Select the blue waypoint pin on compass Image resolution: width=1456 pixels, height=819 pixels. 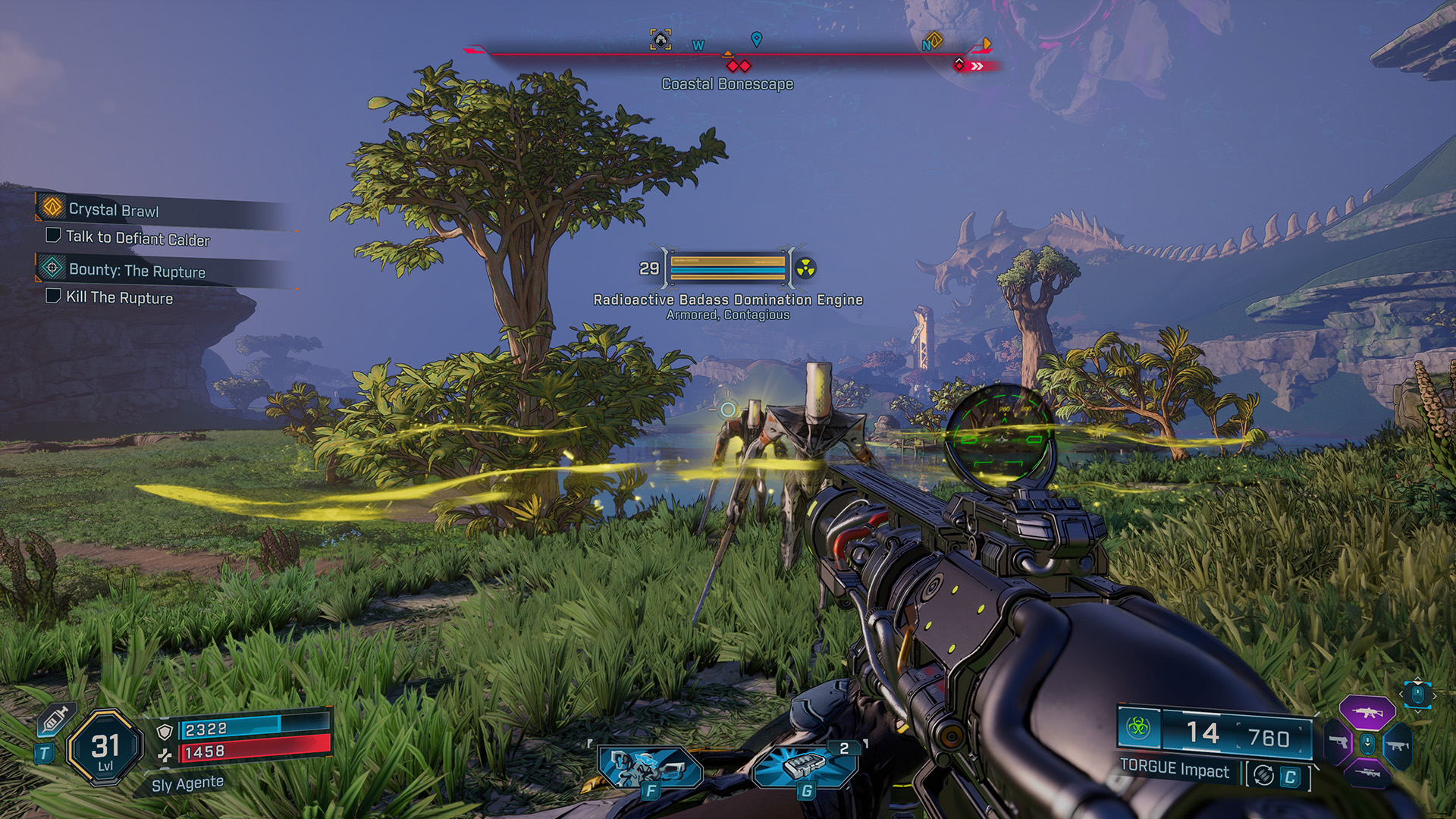756,39
